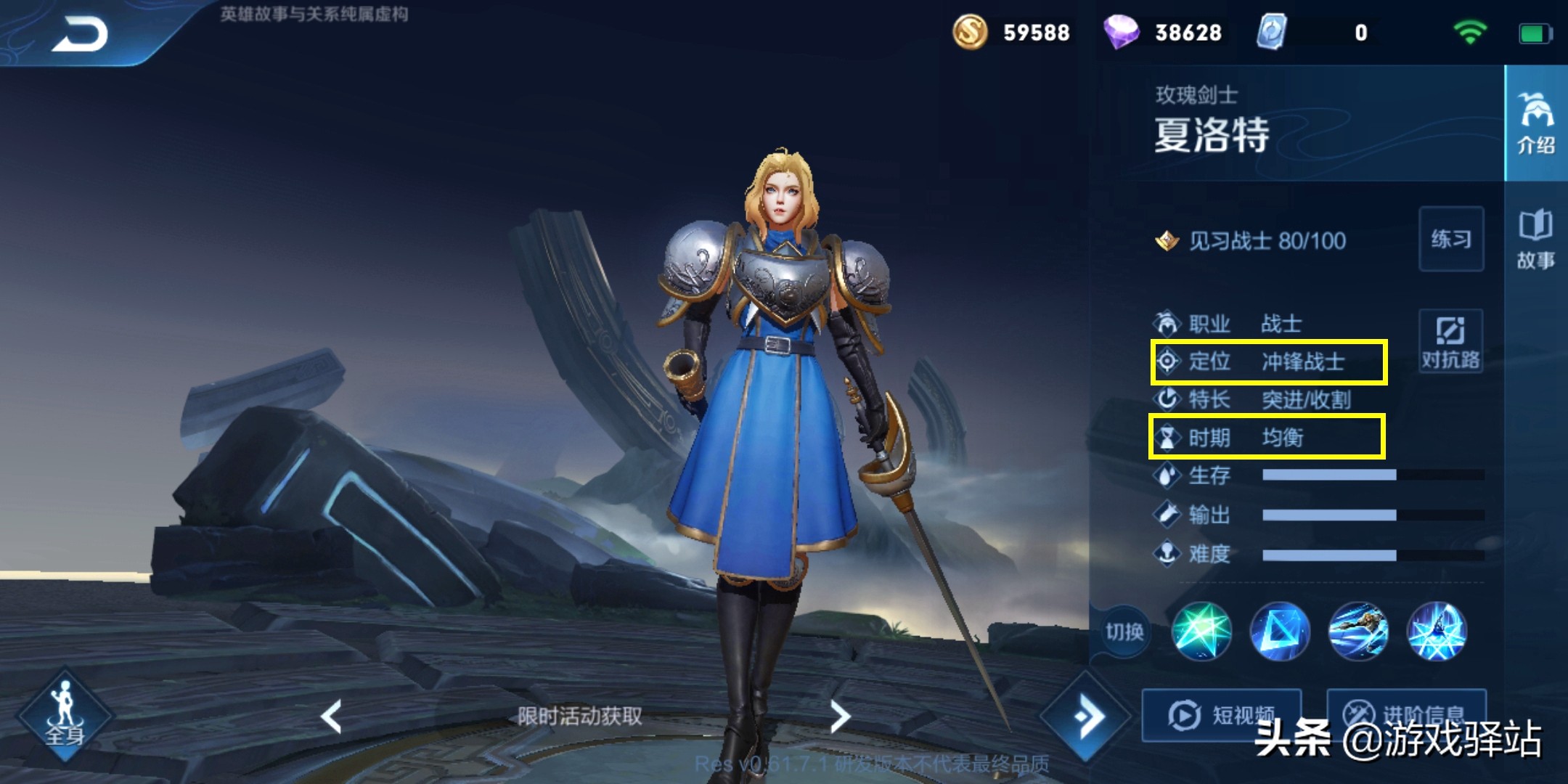Viewport: 1568px width, 784px height.
Task: Tap the 切换 skill switch button
Action: point(1124,632)
